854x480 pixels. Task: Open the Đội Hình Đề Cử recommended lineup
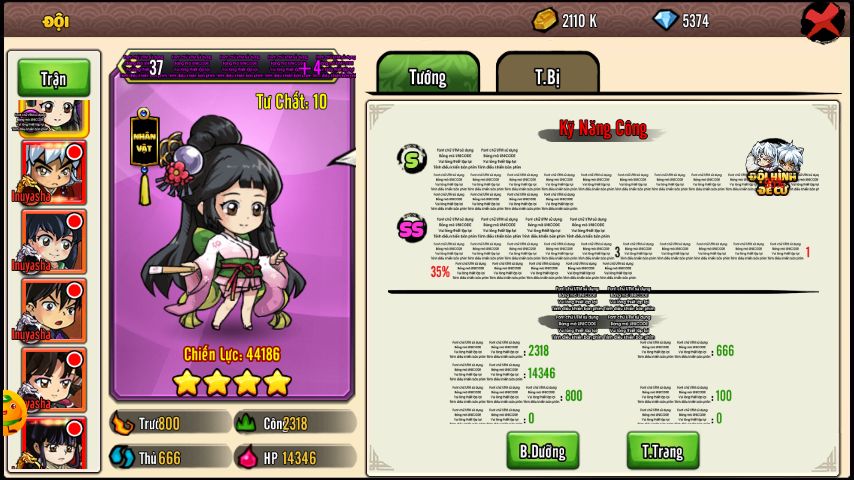775,167
